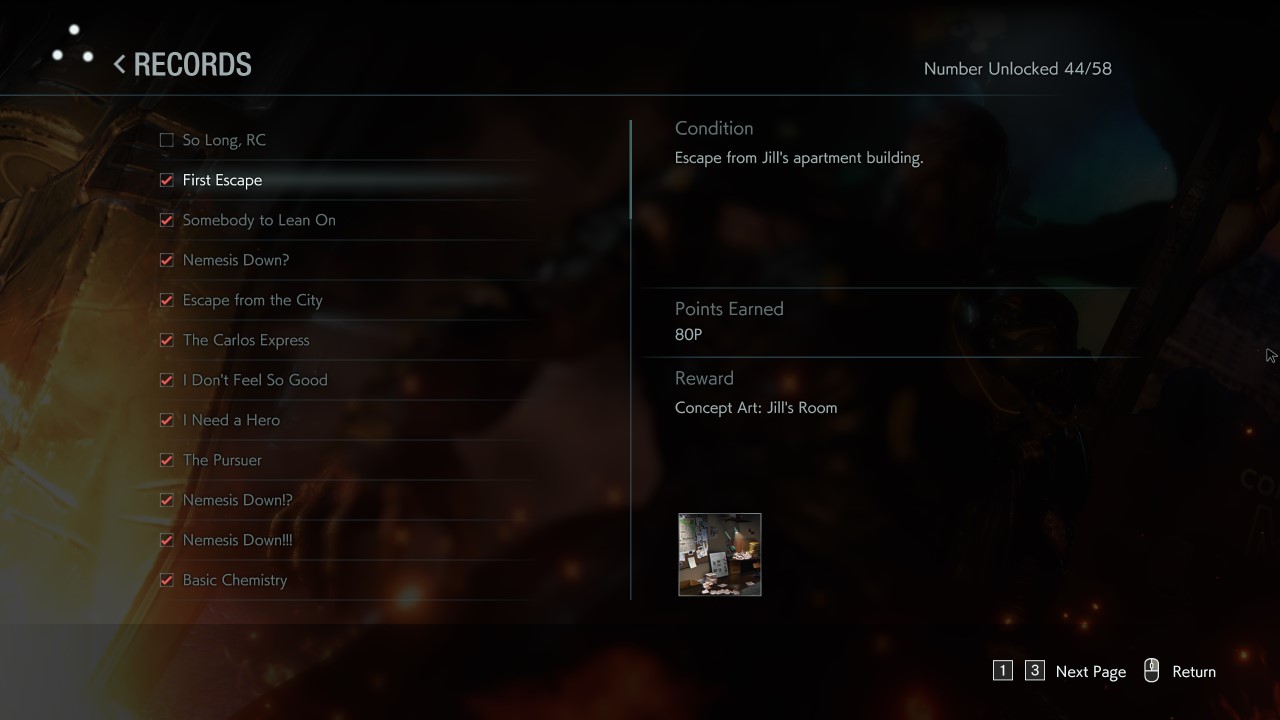1280x720 pixels.
Task: Click the mouse icon next to Return
Action: [x=1151, y=671]
